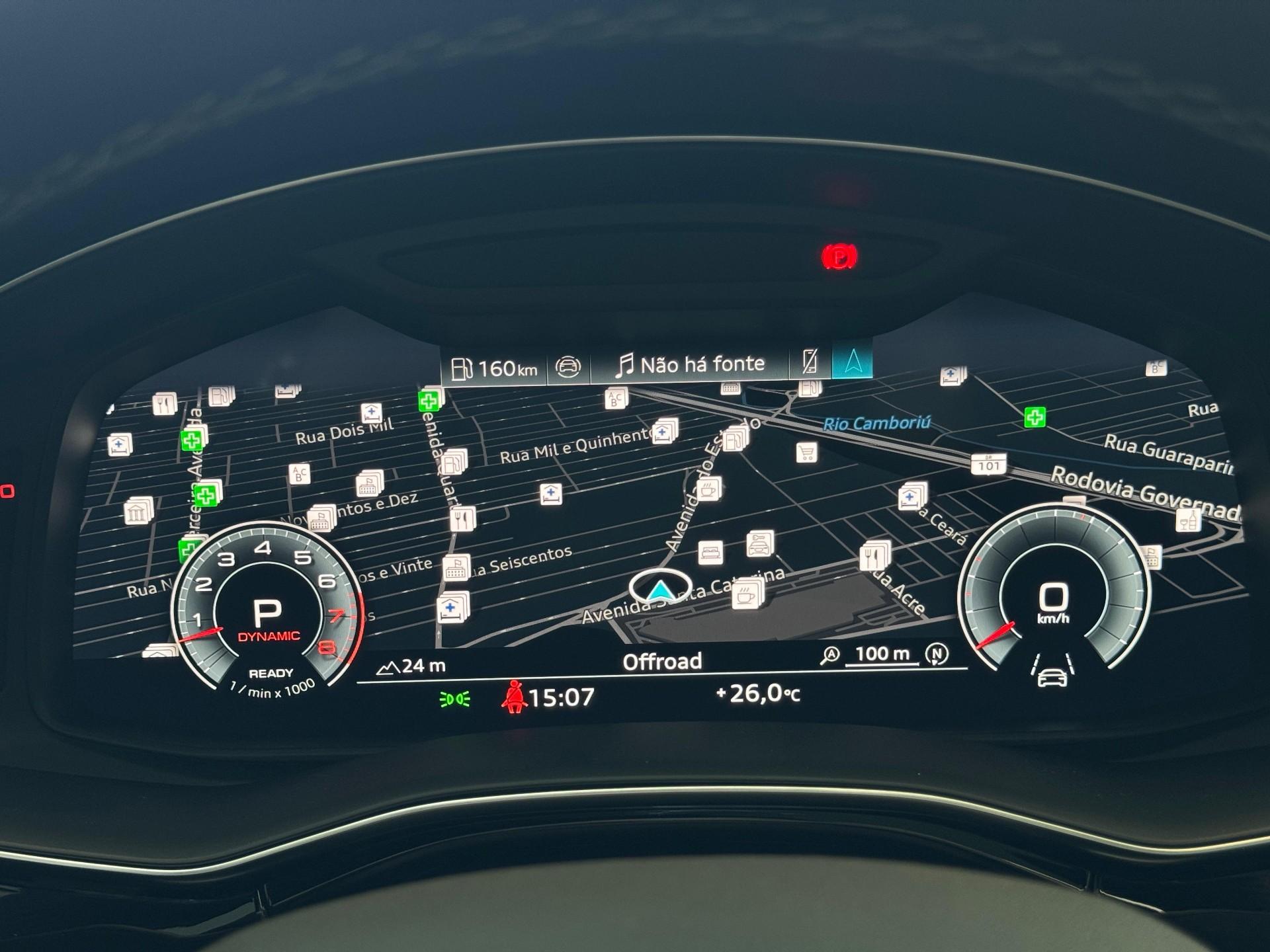Image resolution: width=1270 pixels, height=952 pixels.
Task: Toggle the north orientation compass icon
Action: (936, 654)
